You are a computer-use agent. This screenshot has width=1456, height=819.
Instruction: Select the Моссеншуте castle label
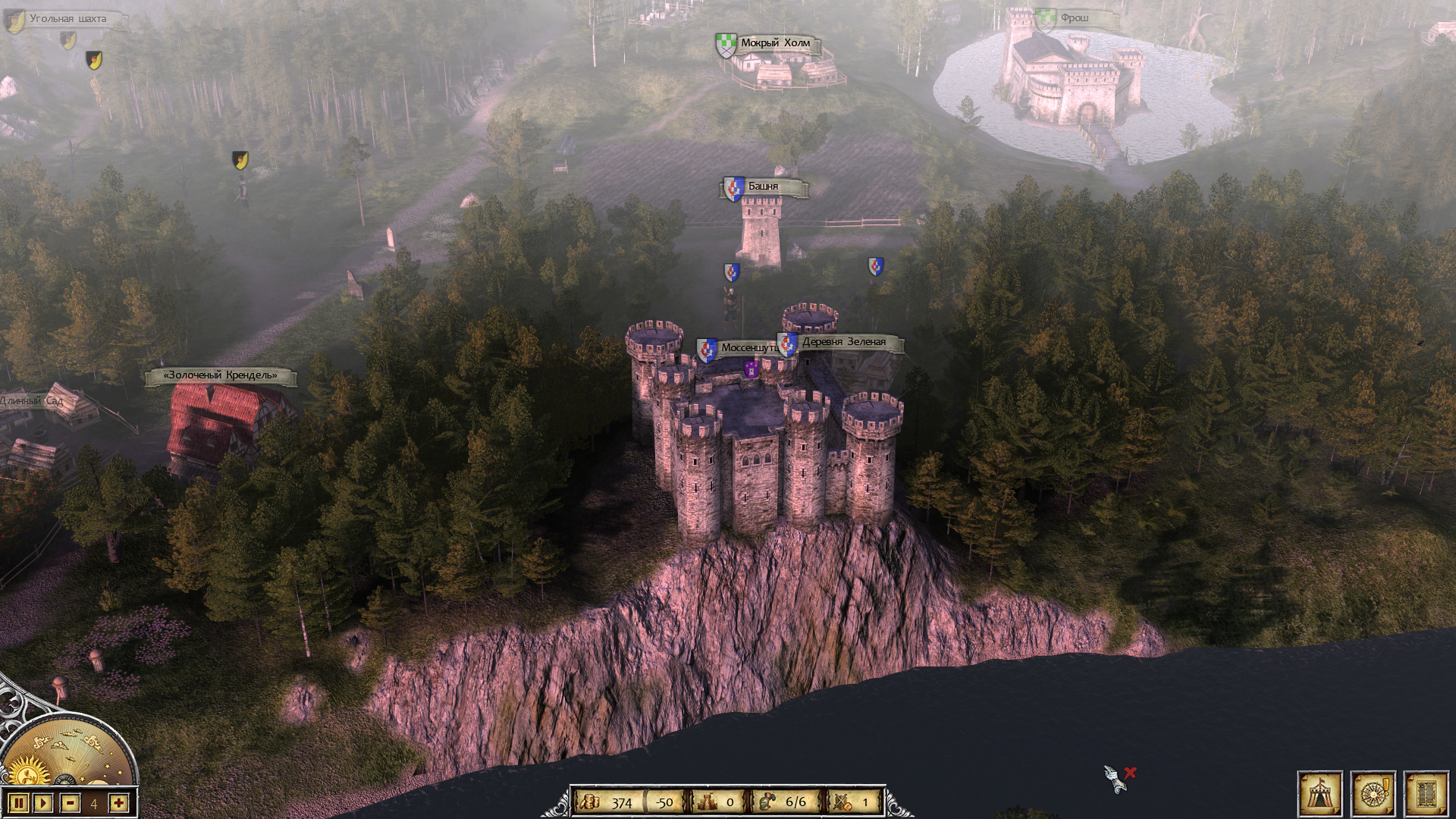click(746, 348)
